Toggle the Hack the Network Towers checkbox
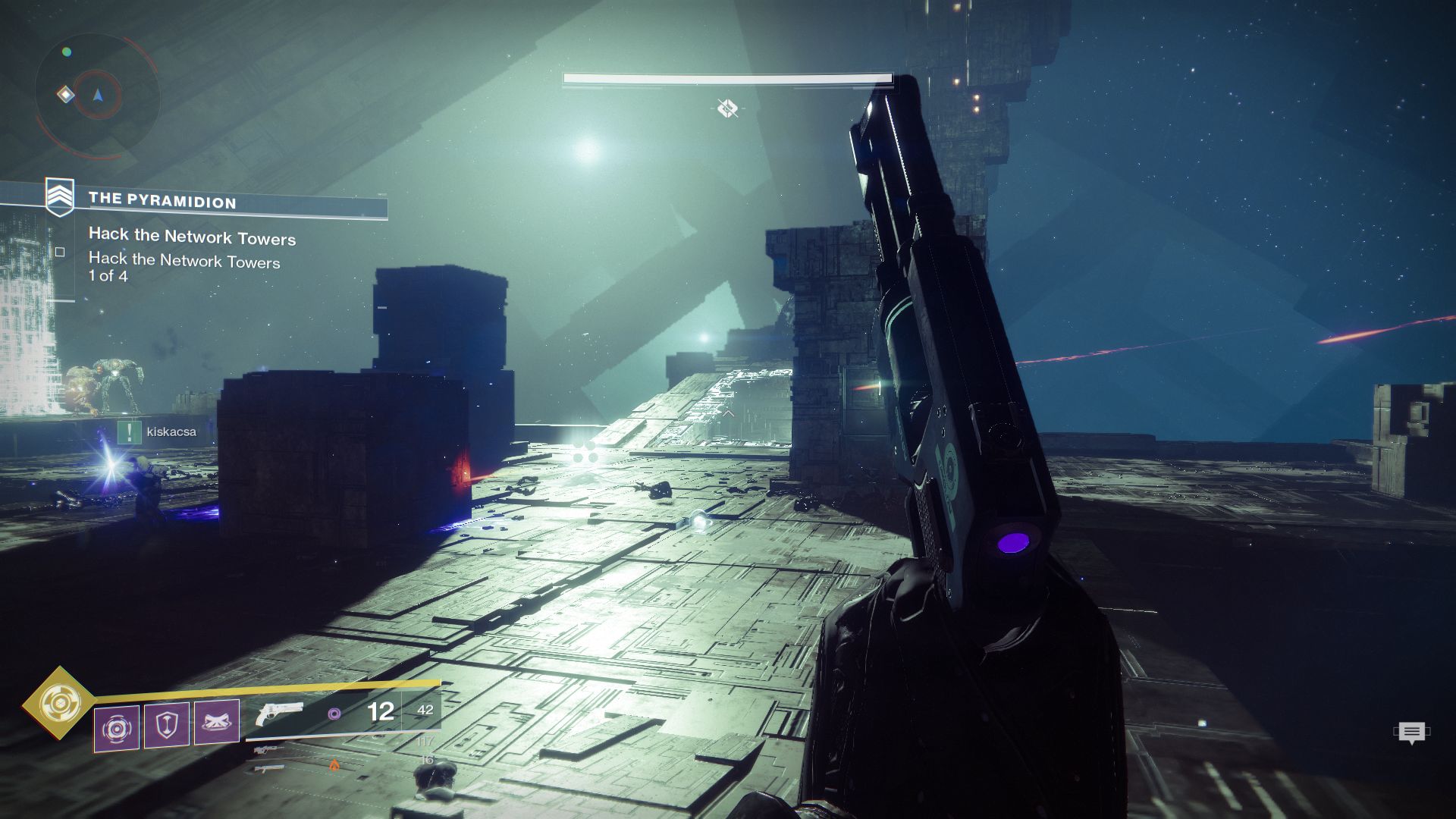 (60, 252)
